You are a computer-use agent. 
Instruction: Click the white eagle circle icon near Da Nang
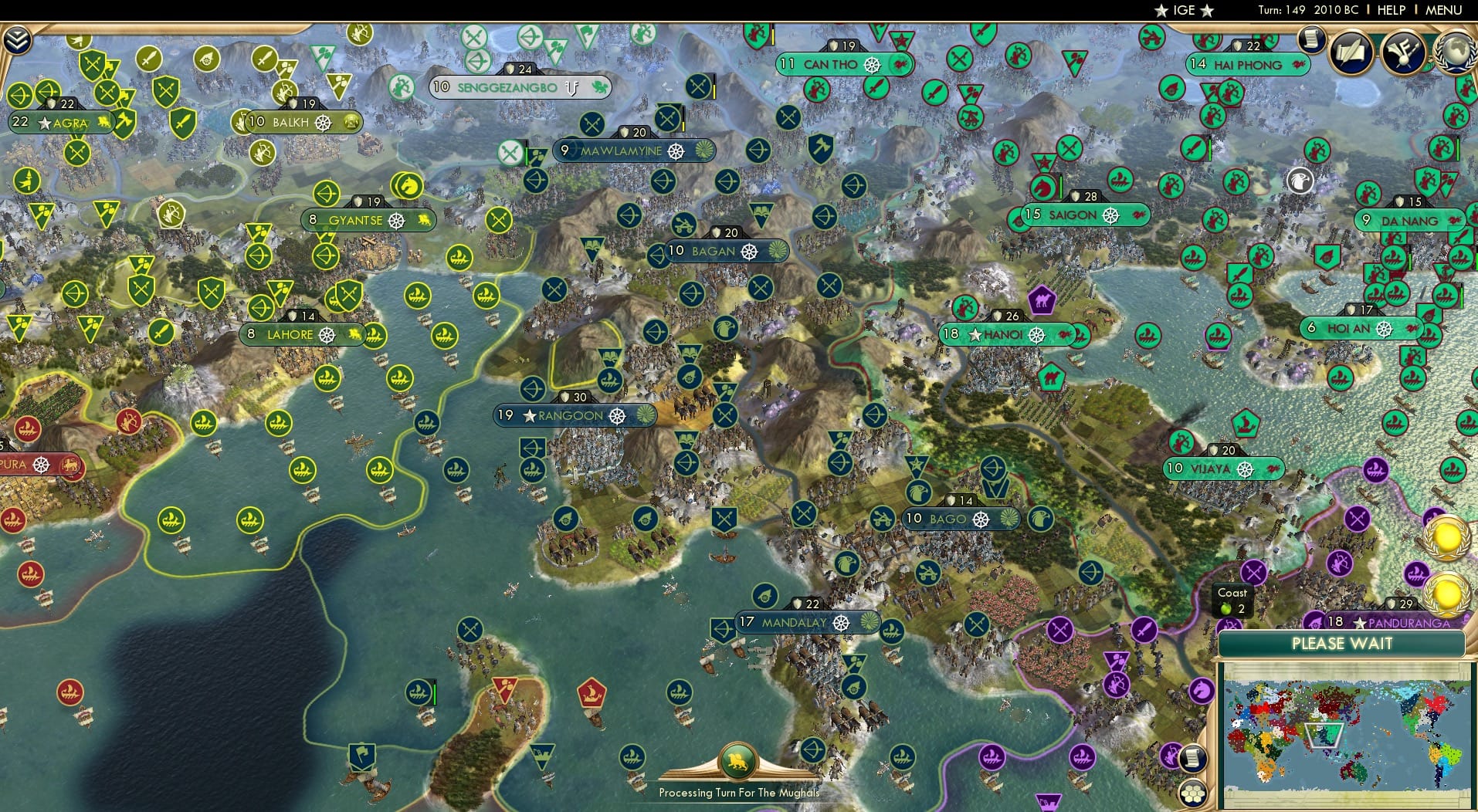tap(1302, 179)
